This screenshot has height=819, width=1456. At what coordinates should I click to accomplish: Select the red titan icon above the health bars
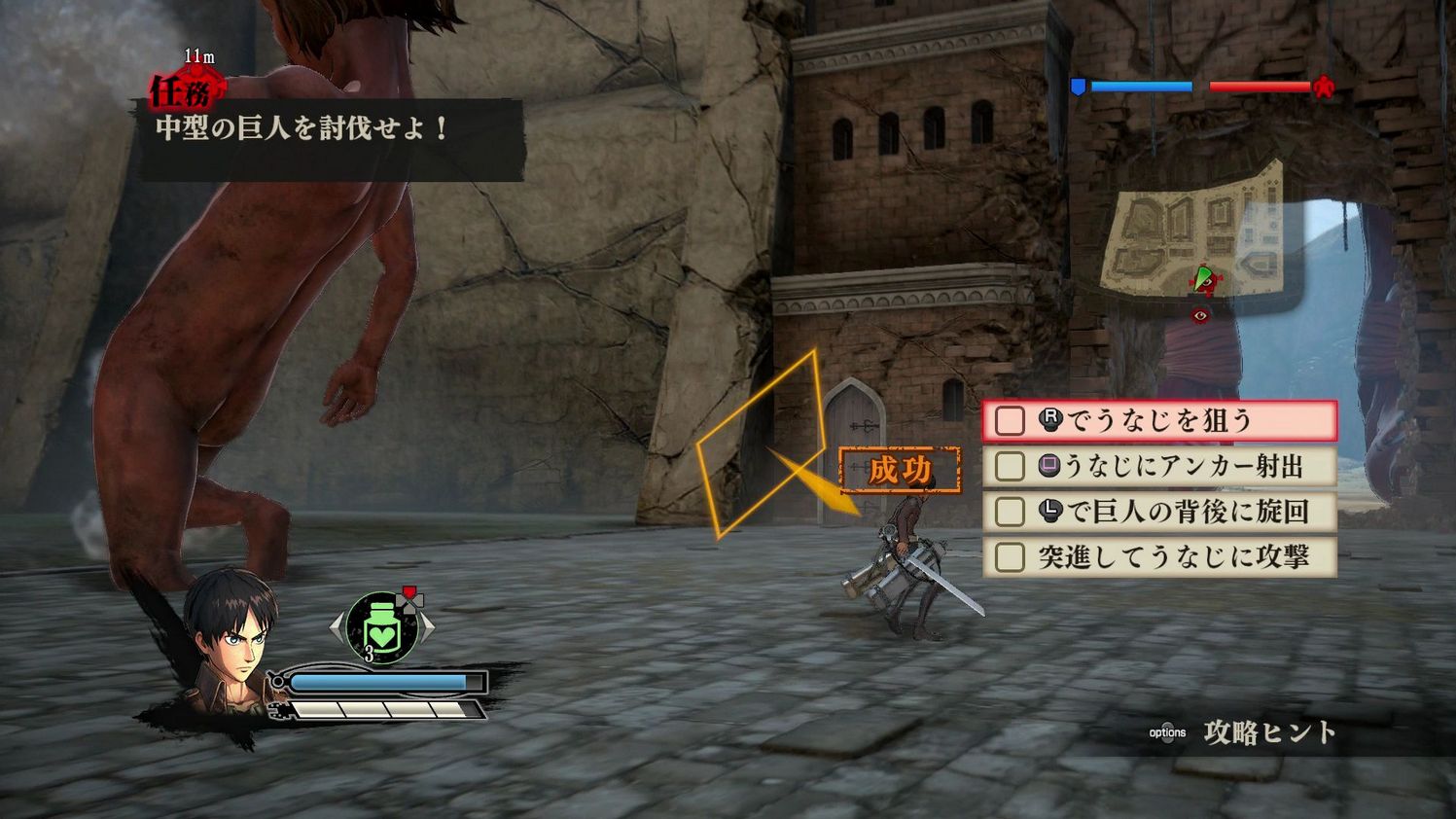click(x=1324, y=86)
